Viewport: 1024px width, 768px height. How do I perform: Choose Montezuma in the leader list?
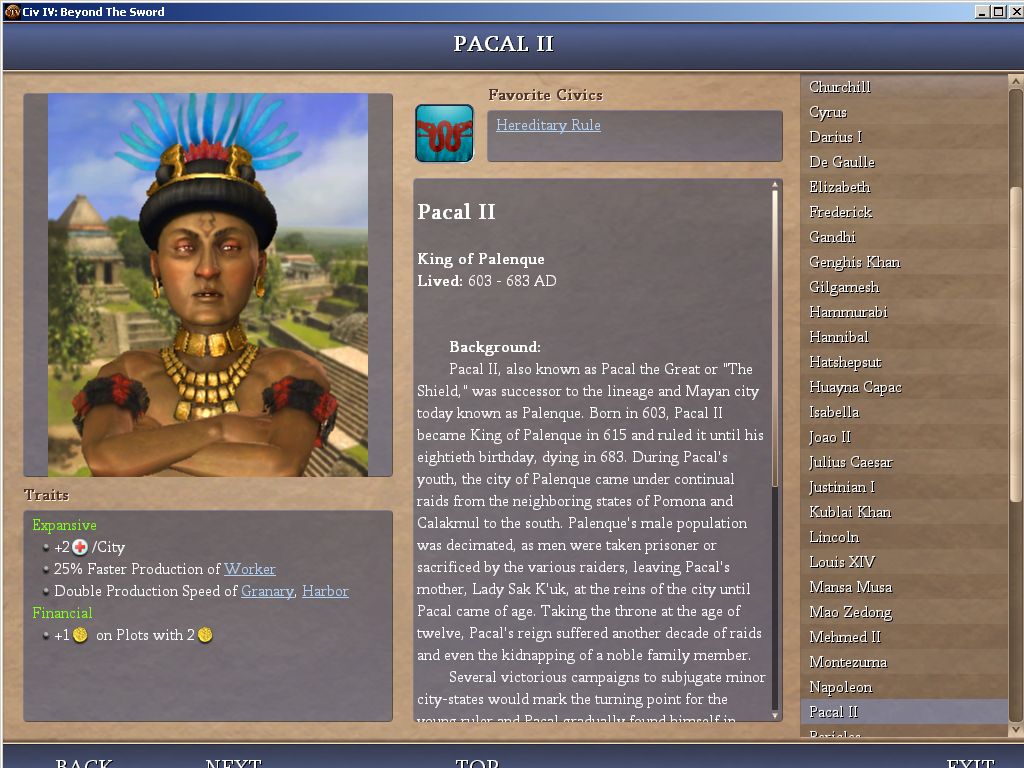click(848, 662)
